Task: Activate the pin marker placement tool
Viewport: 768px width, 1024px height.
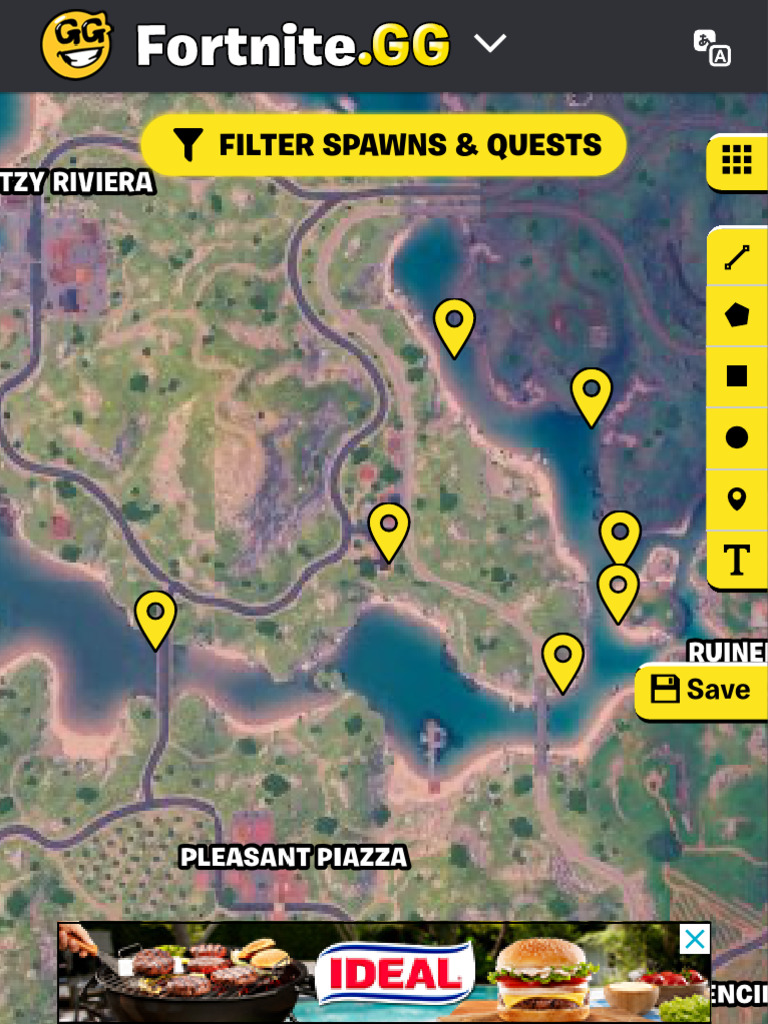Action: [x=737, y=499]
